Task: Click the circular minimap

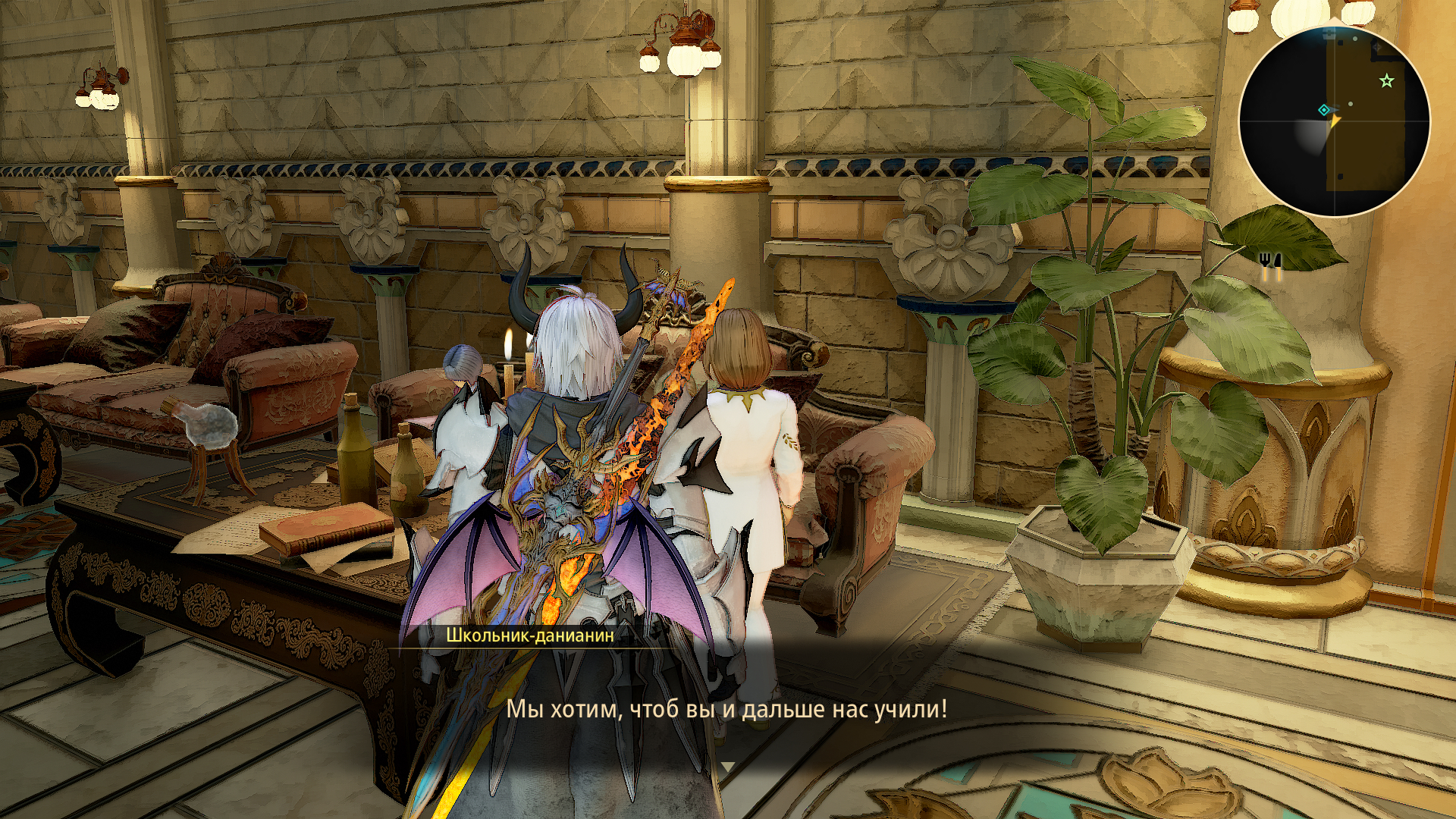Action: pyautogui.click(x=1334, y=121)
